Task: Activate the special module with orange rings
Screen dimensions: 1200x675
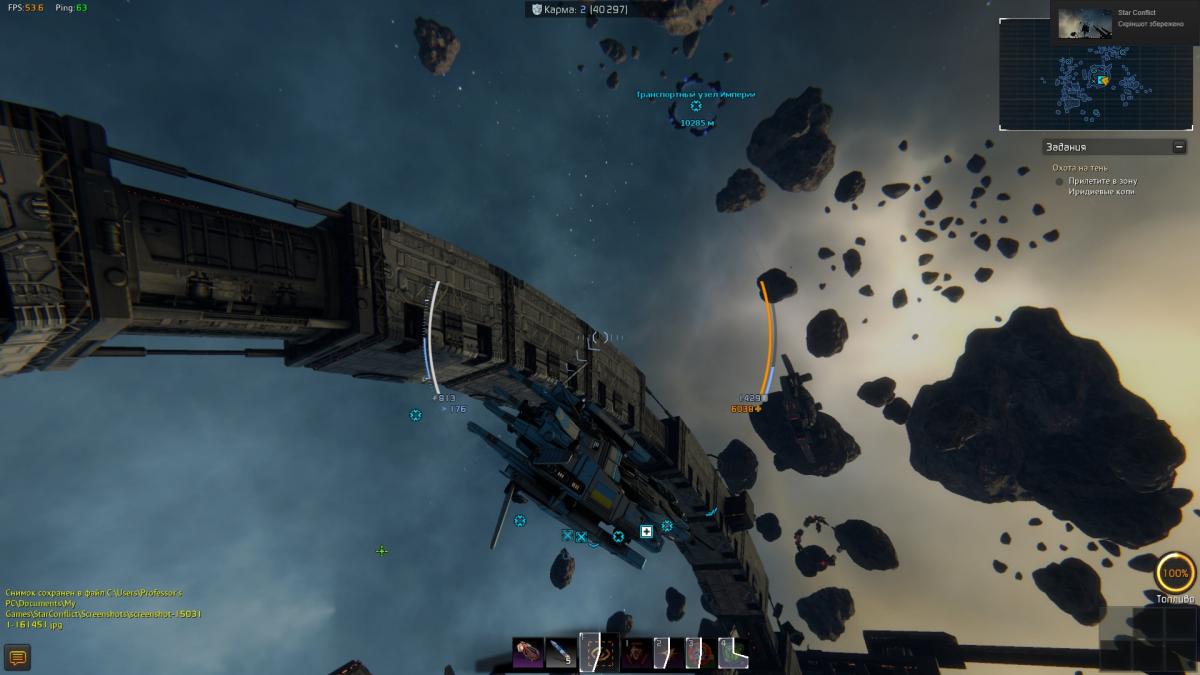Action: 597,652
